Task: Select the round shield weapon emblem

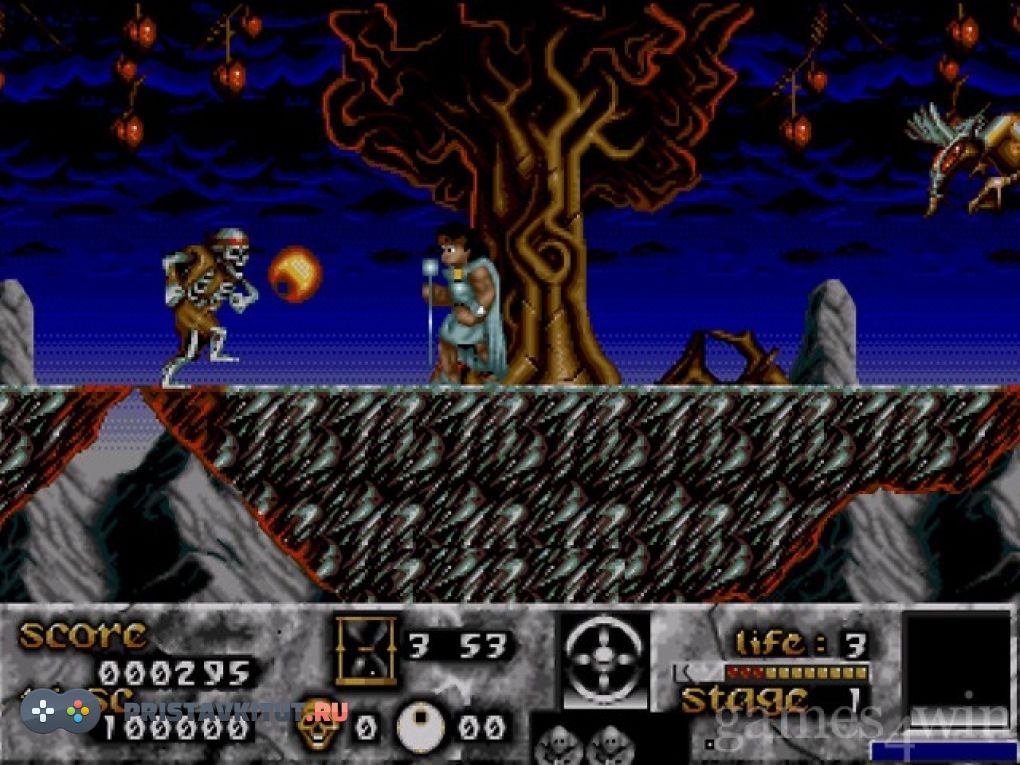Action: tap(603, 660)
